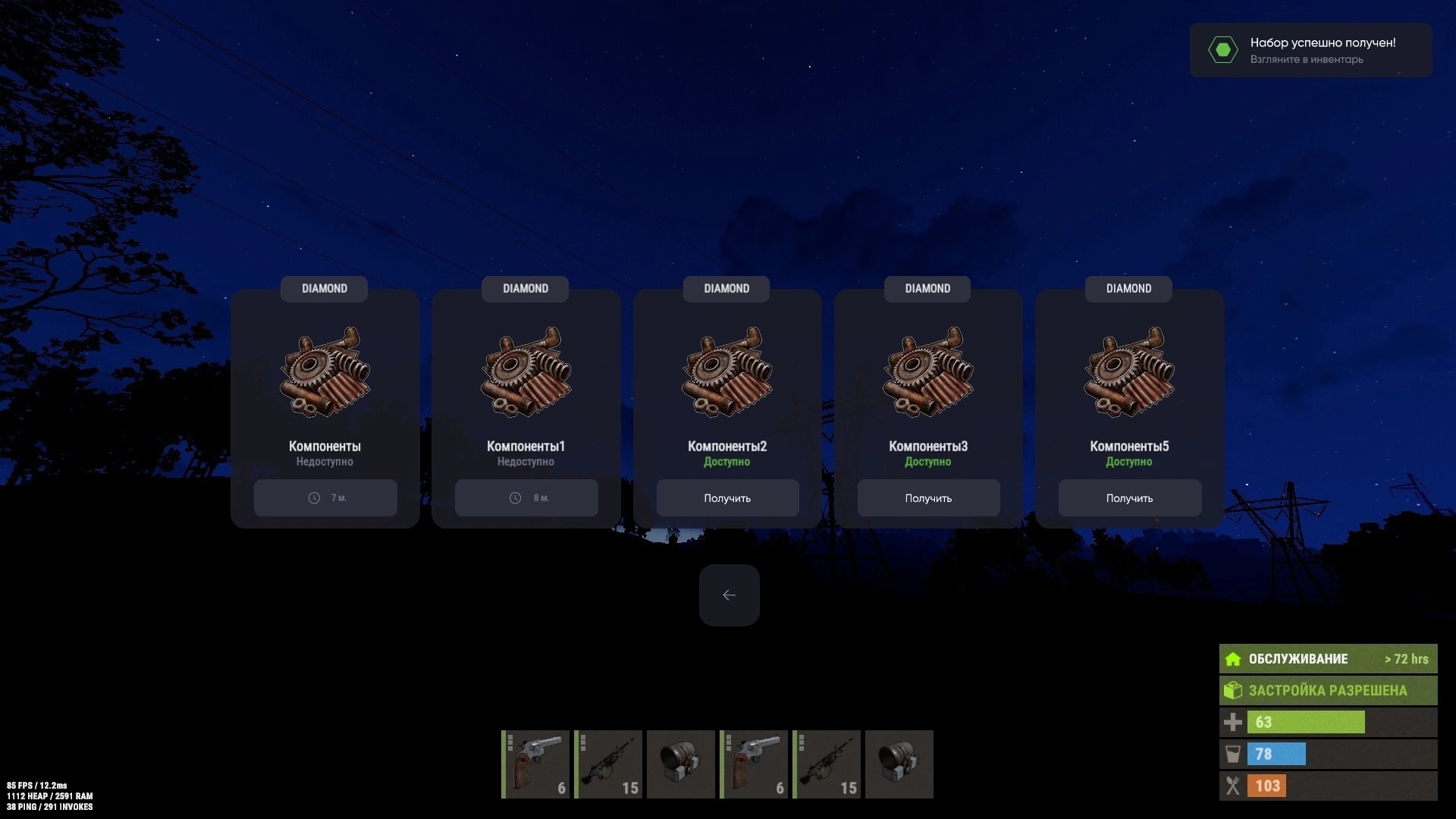Claim the Компоненты5 kit with Получить

coord(1129,498)
